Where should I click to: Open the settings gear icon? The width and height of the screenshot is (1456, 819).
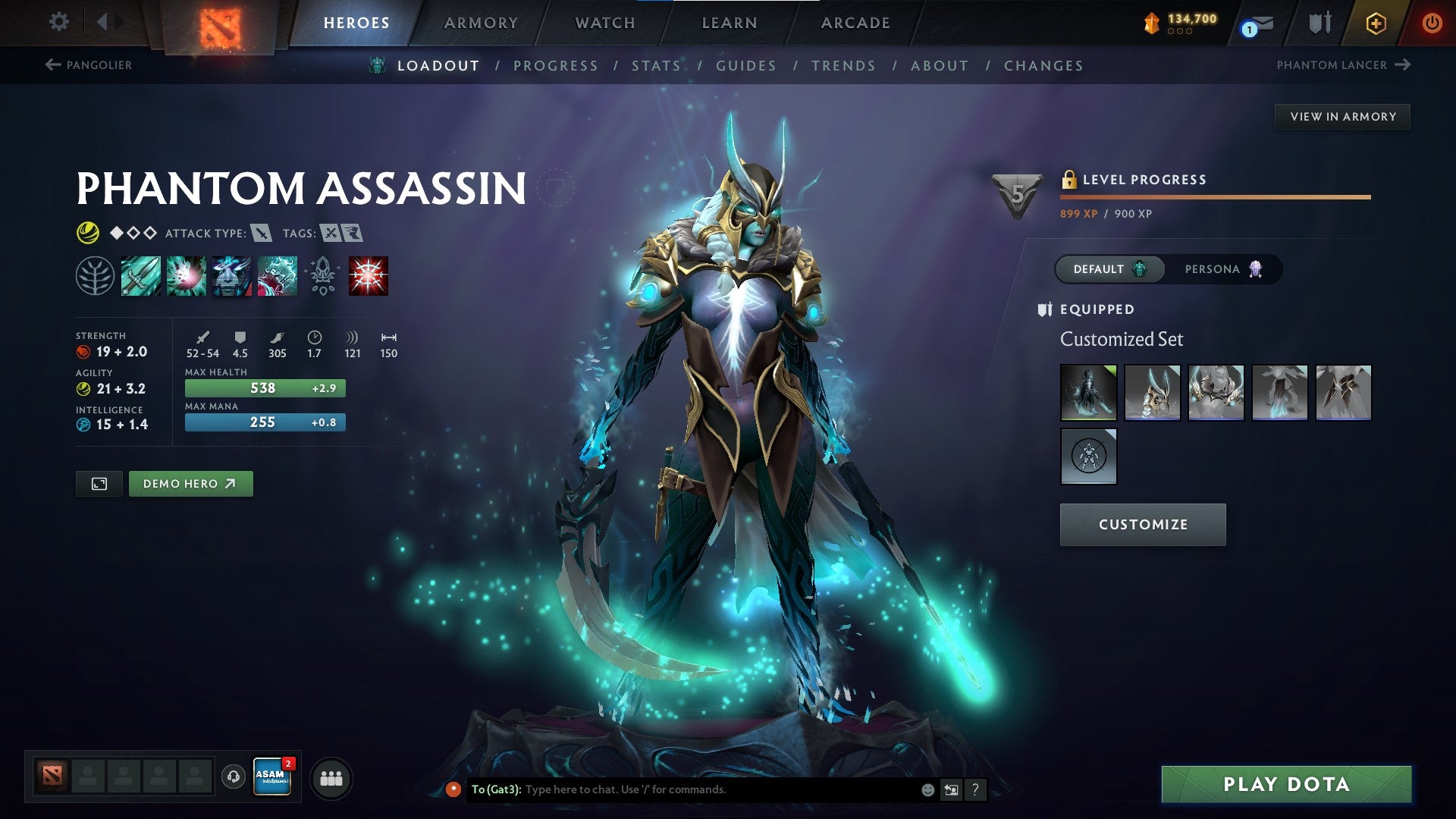point(58,22)
